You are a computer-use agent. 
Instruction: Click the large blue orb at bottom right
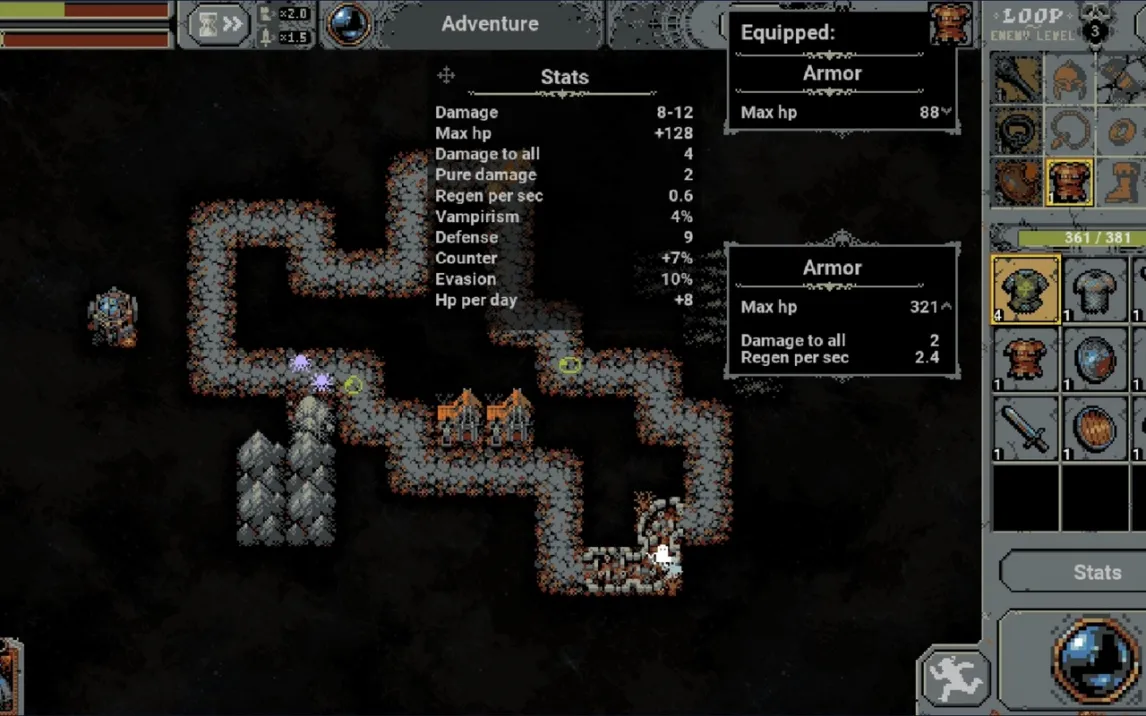coord(1094,660)
